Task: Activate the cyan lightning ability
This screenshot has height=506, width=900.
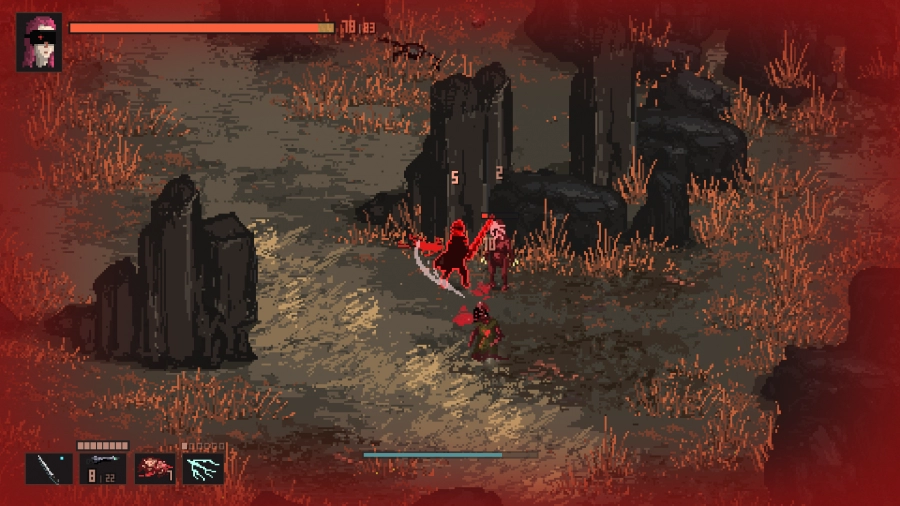Action: [203, 468]
